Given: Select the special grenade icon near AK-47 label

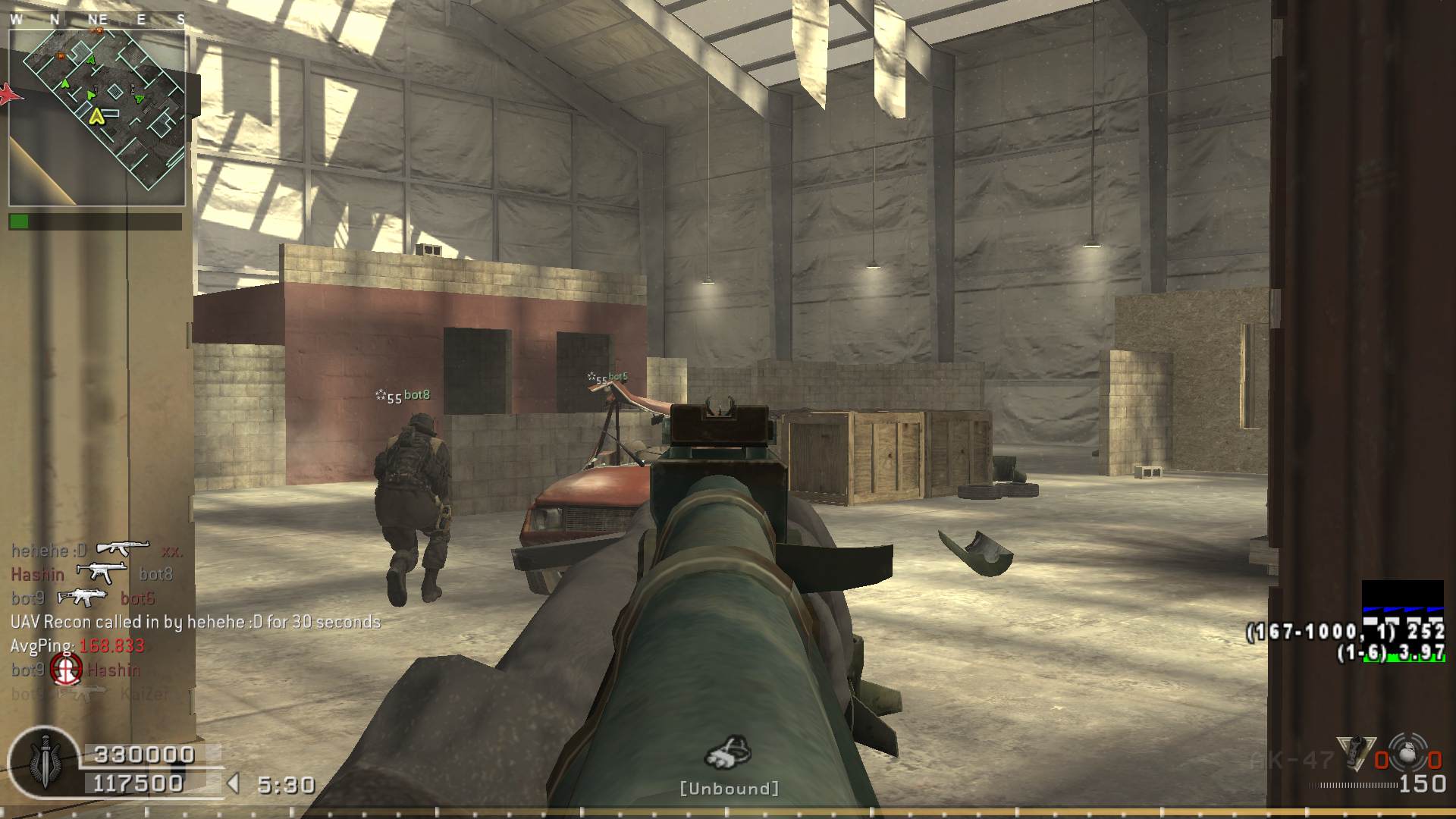Looking at the screenshot, I should (x=1356, y=754).
